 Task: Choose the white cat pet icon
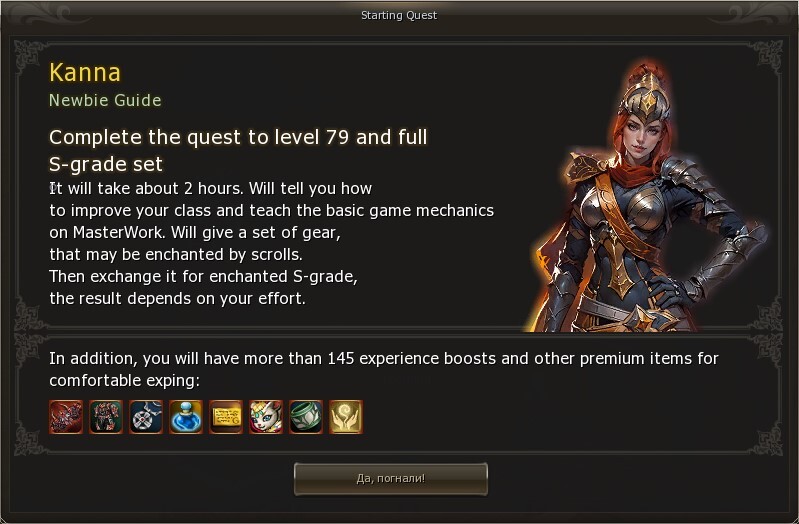[266, 417]
